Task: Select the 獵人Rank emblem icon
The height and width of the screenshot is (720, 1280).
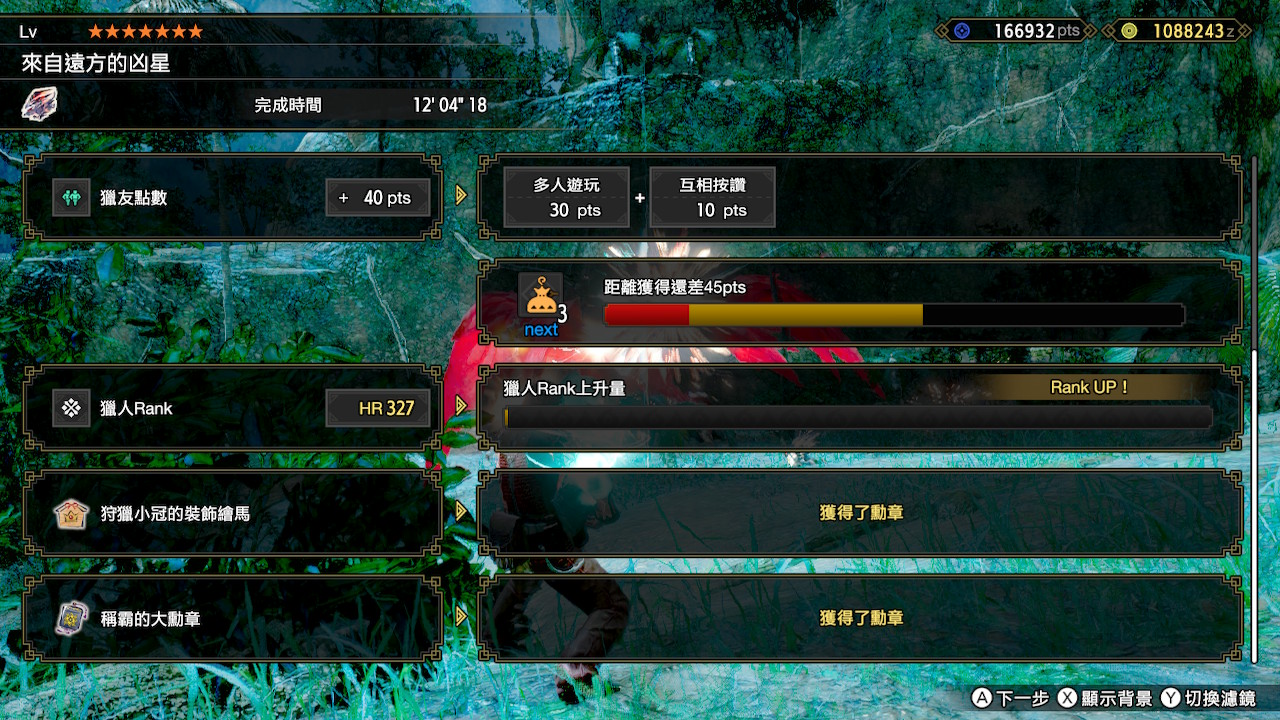Action: coord(71,407)
